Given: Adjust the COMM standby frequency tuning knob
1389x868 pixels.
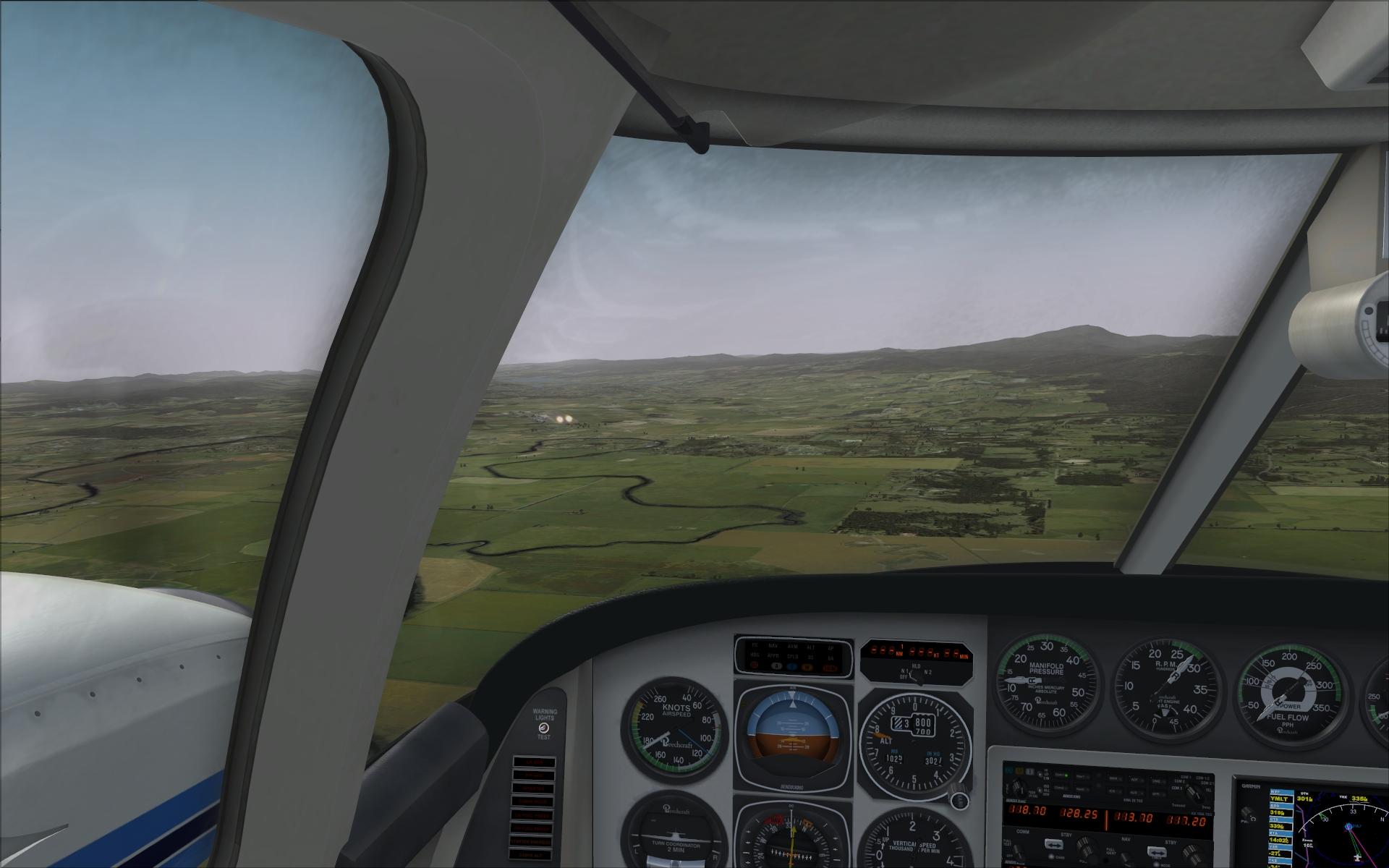Looking at the screenshot, I should pyautogui.click(x=1085, y=848).
